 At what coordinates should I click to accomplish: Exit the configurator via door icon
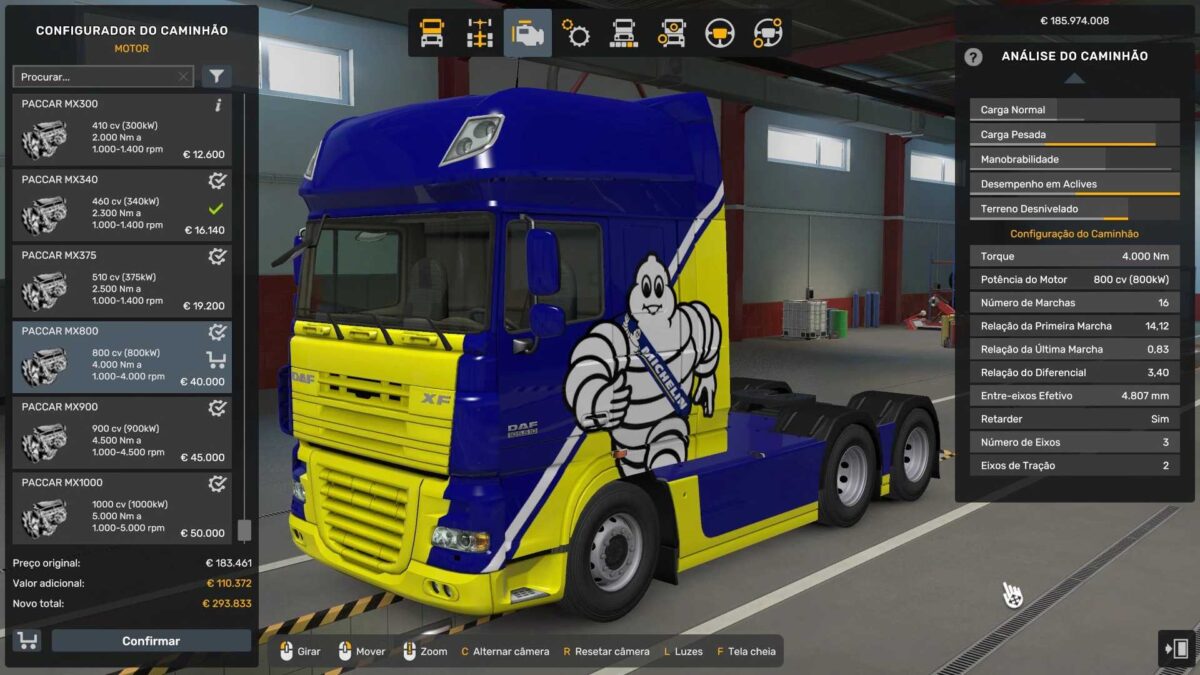pos(1175,648)
